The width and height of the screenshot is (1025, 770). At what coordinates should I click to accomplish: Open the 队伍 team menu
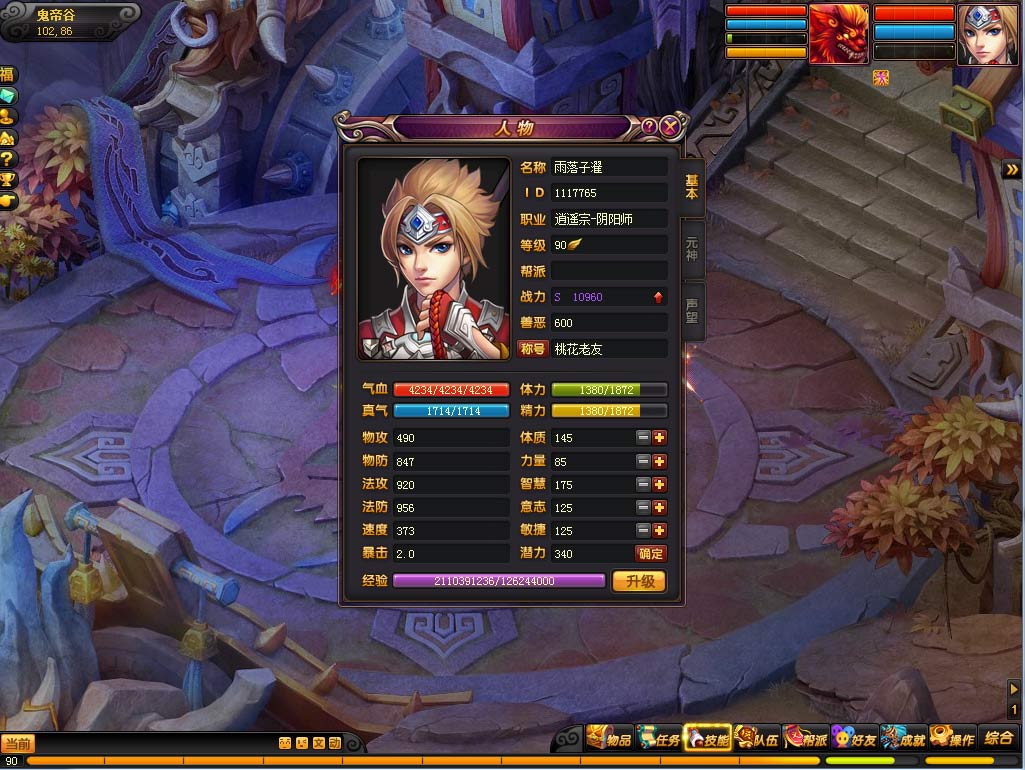point(756,740)
